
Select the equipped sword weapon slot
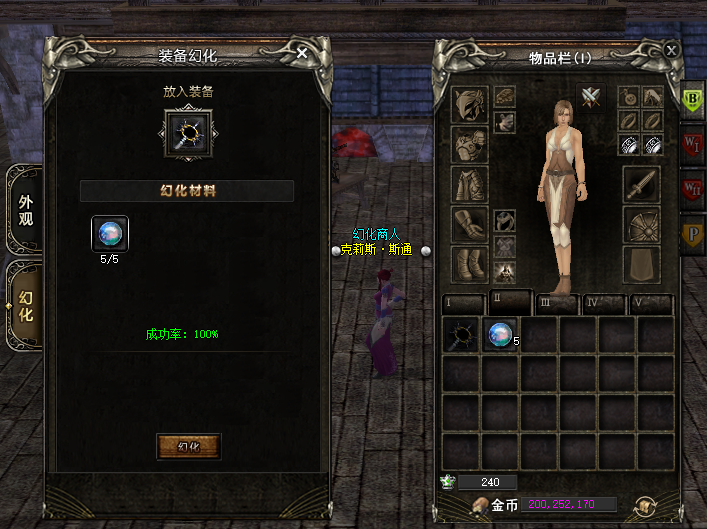tap(641, 185)
